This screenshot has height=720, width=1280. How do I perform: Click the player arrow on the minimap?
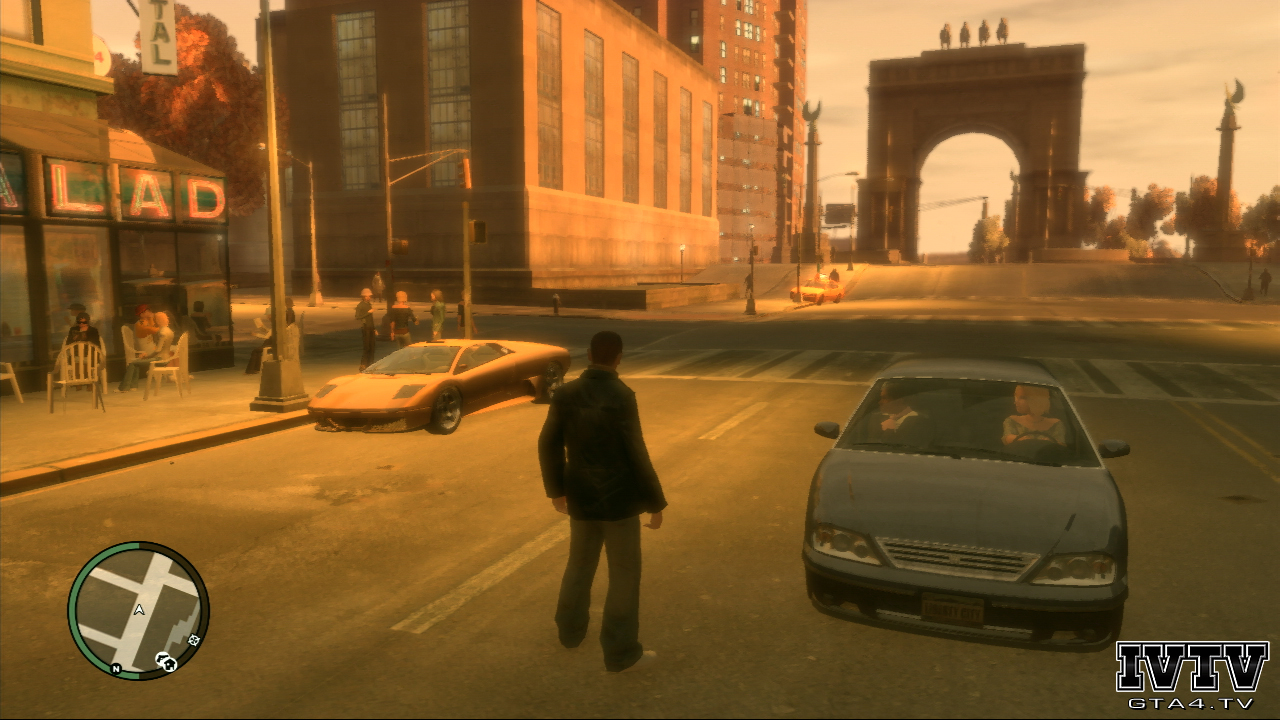tap(138, 609)
